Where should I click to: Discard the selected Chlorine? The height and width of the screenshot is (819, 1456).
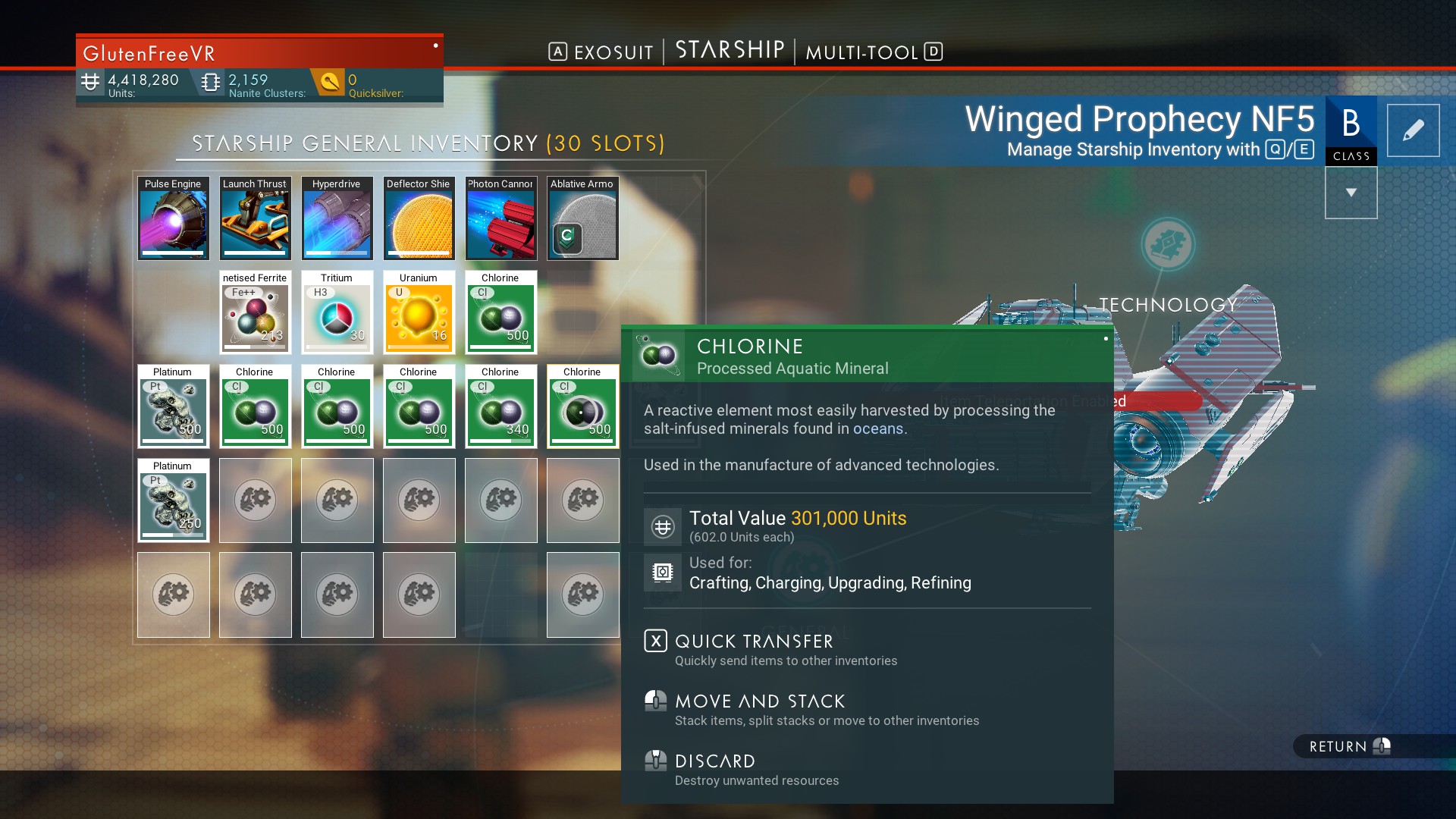tap(714, 761)
